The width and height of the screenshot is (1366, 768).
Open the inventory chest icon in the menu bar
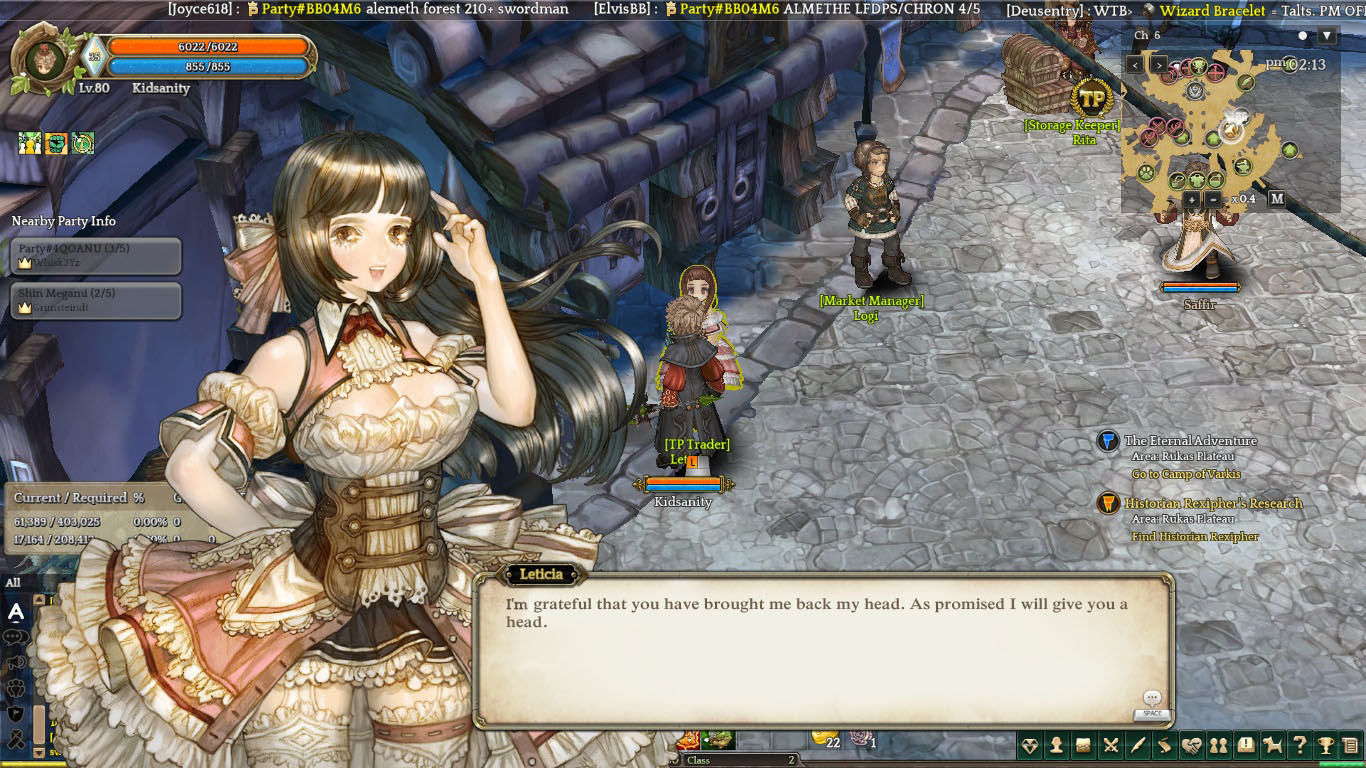pos(1084,745)
